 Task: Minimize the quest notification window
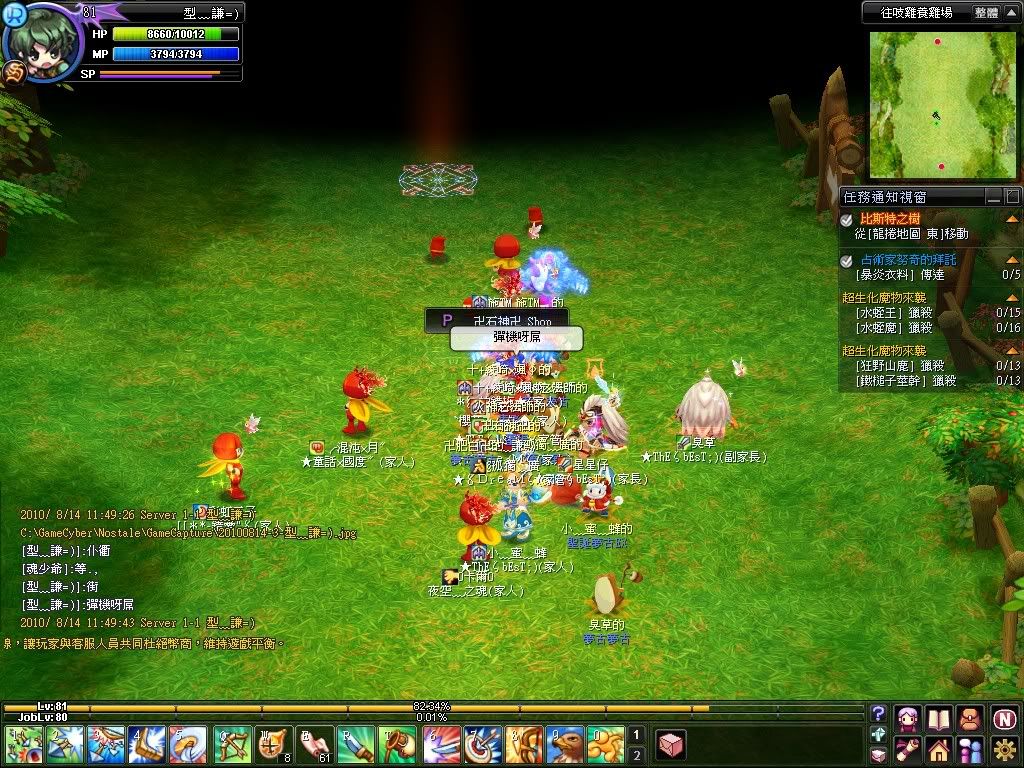pos(993,197)
